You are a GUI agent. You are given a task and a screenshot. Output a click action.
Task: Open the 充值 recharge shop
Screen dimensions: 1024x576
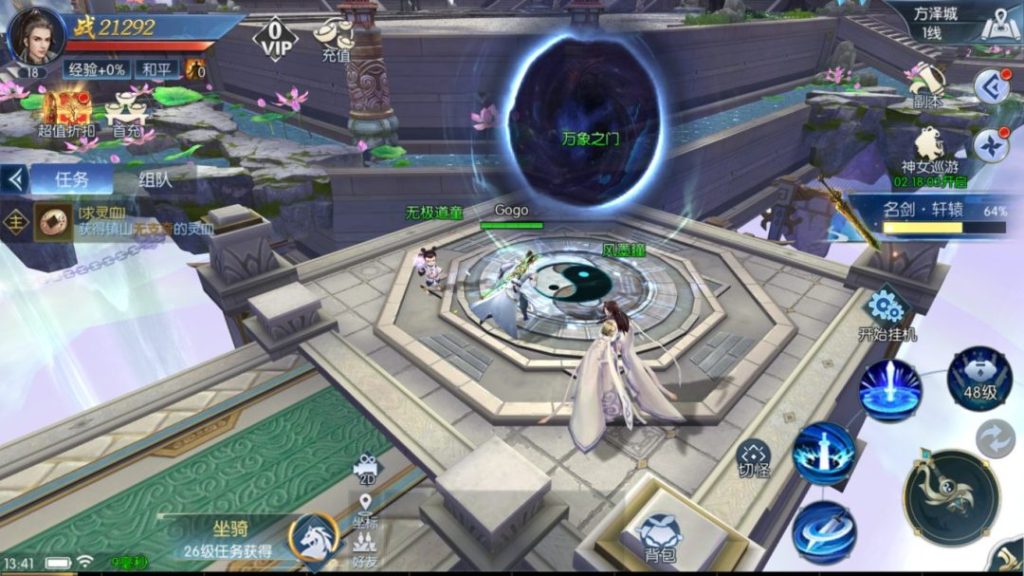335,40
